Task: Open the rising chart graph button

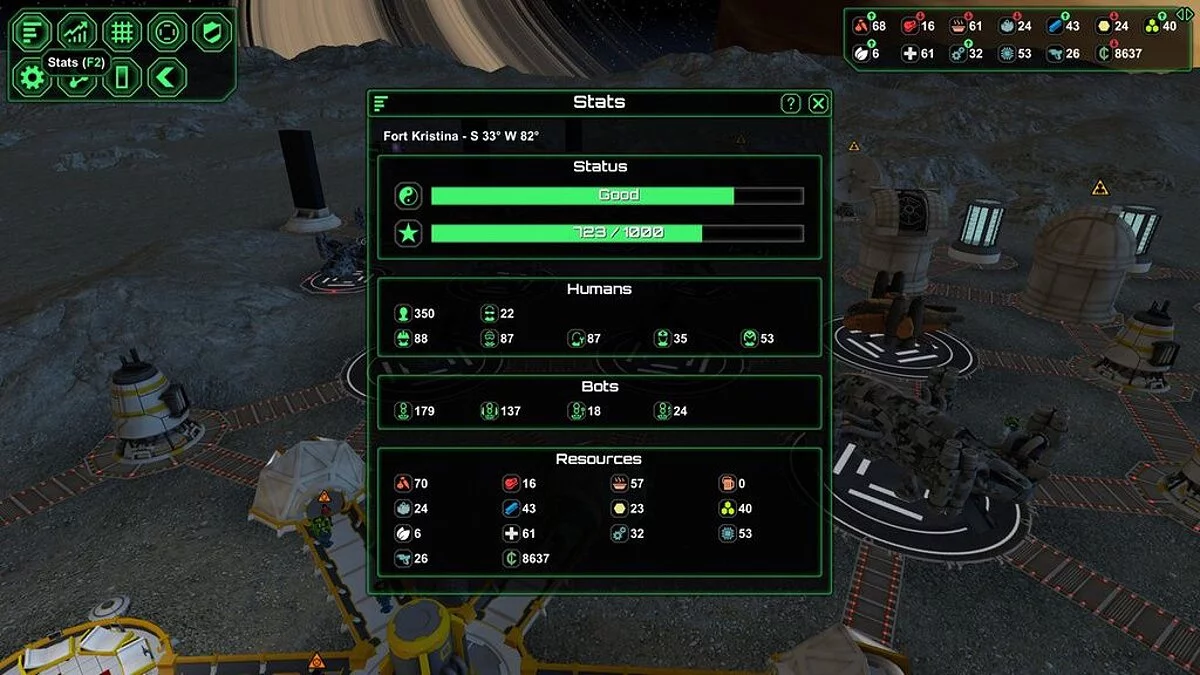Action: coord(77,32)
